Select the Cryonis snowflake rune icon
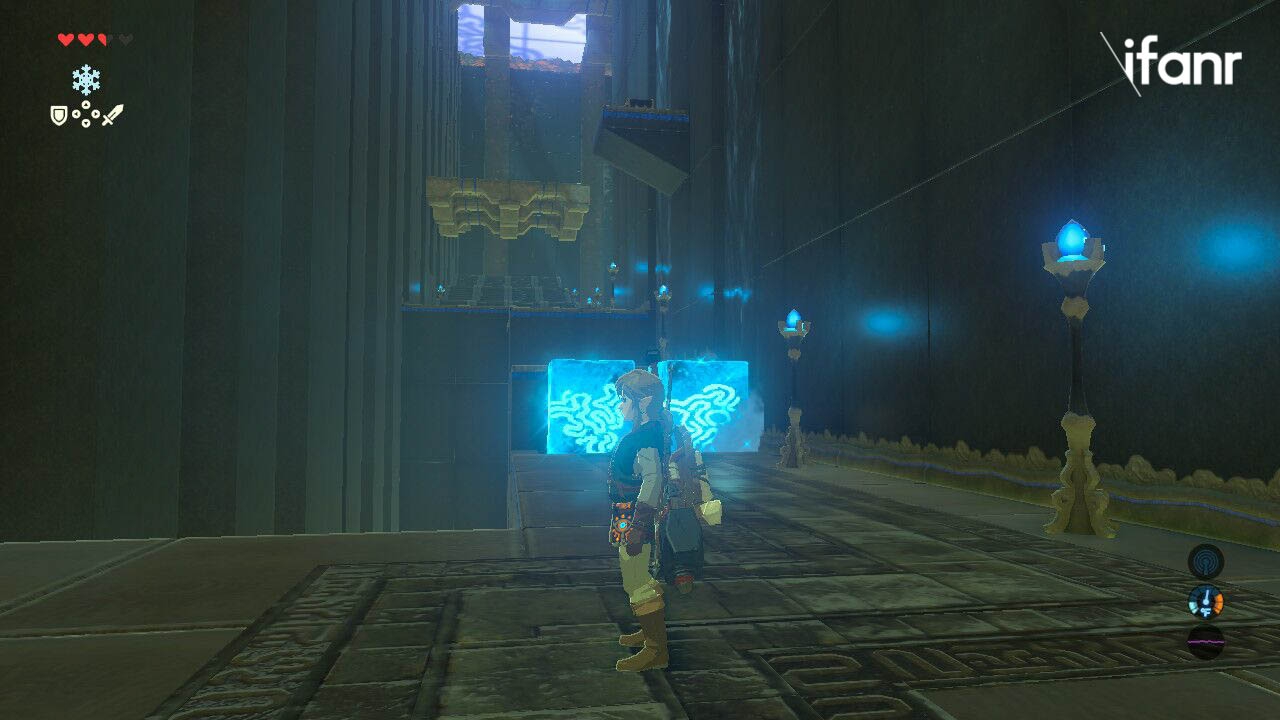Image resolution: width=1280 pixels, height=720 pixels. [x=86, y=80]
